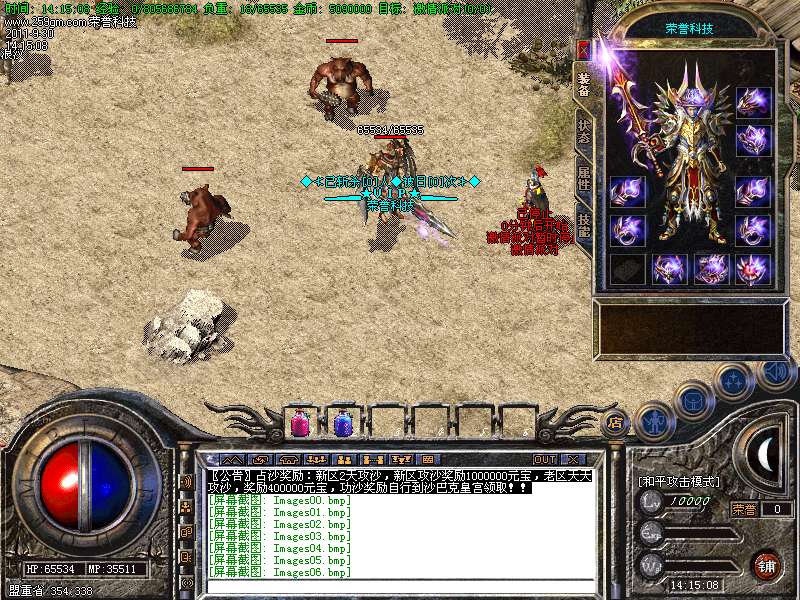Show the 属性 attributes tab
Viewport: 800px width, 600px height.
583,178
